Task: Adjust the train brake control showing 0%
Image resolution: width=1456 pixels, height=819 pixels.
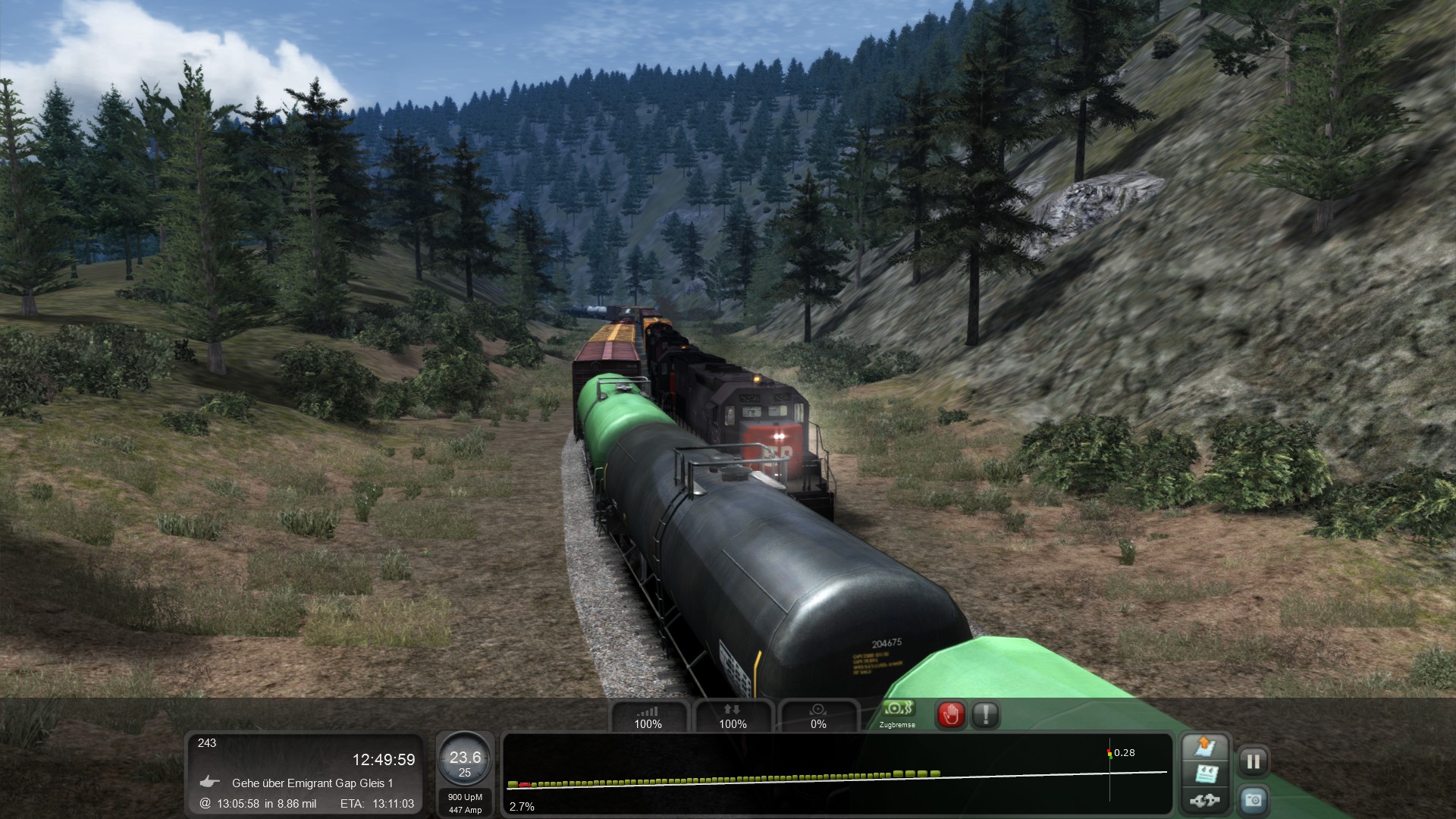Action: (x=818, y=716)
